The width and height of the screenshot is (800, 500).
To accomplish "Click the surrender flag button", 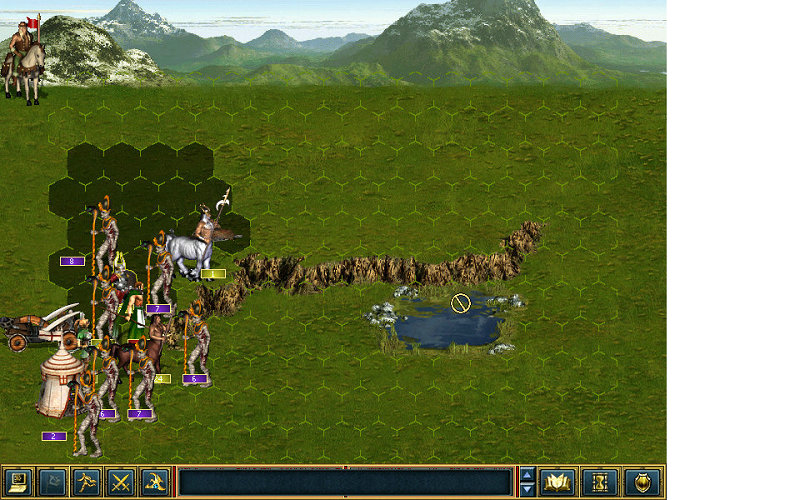I will [x=53, y=483].
